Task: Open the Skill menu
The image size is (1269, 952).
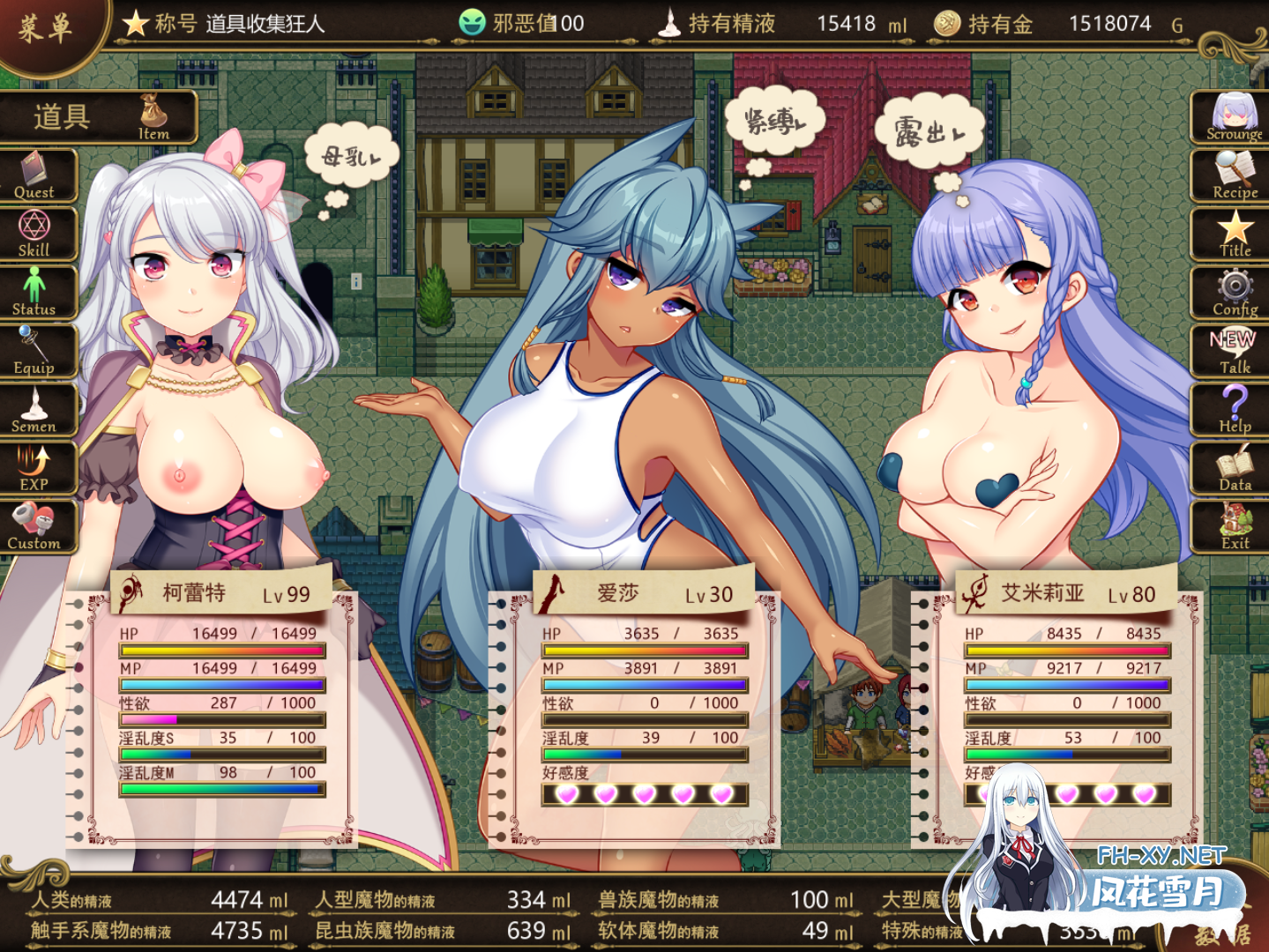Action: tap(35, 234)
